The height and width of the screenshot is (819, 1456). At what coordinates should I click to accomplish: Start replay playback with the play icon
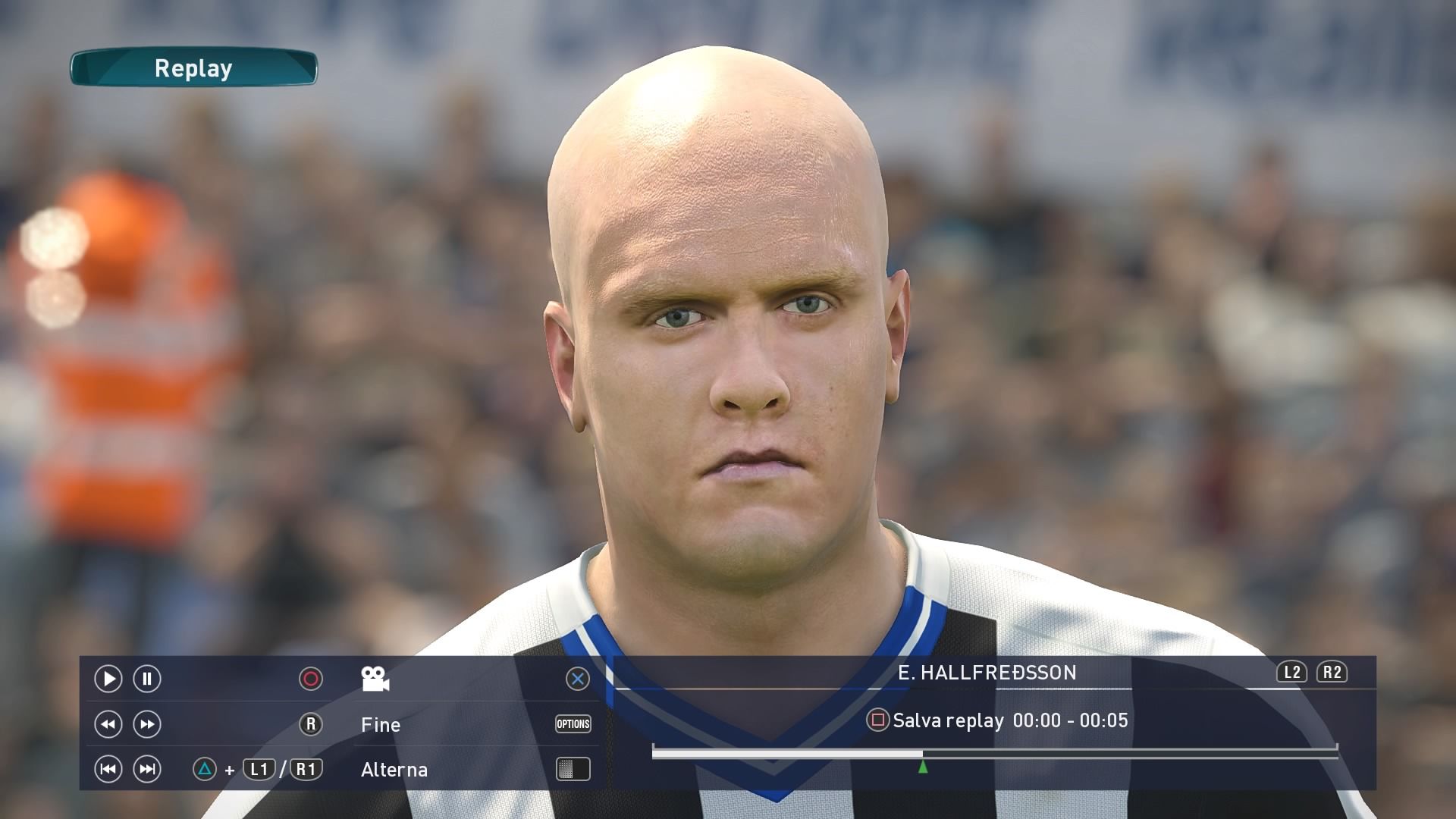[x=108, y=679]
